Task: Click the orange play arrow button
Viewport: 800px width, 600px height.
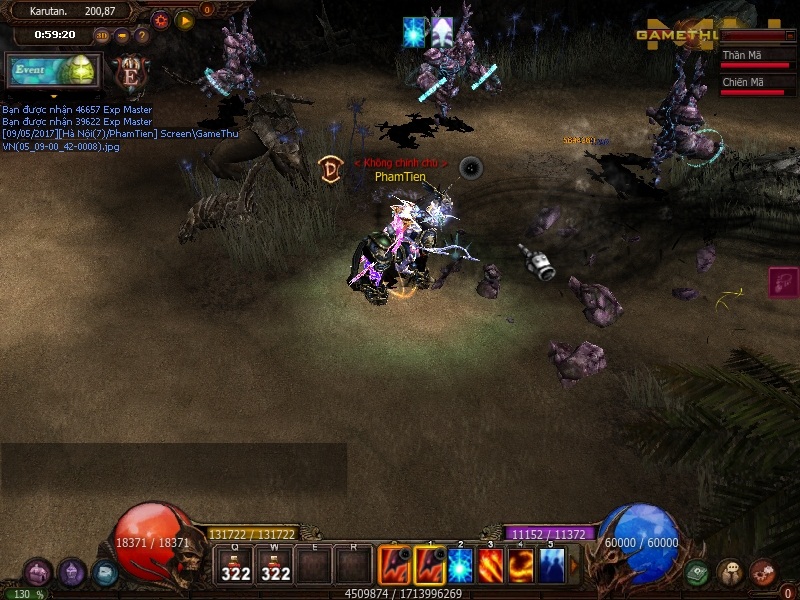Action: pos(184,19)
